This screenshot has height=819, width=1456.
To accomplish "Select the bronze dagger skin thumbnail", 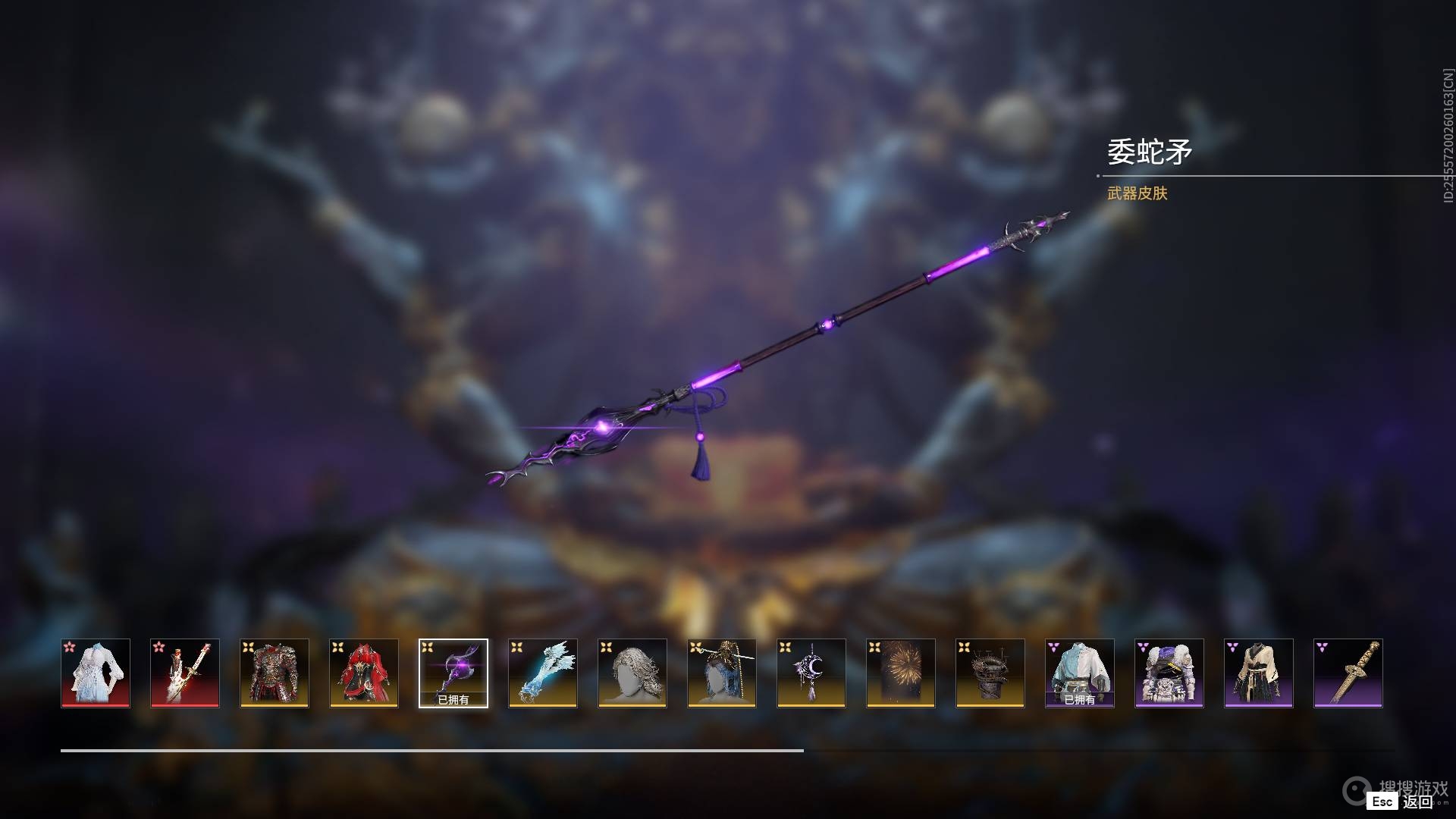I will (1348, 673).
